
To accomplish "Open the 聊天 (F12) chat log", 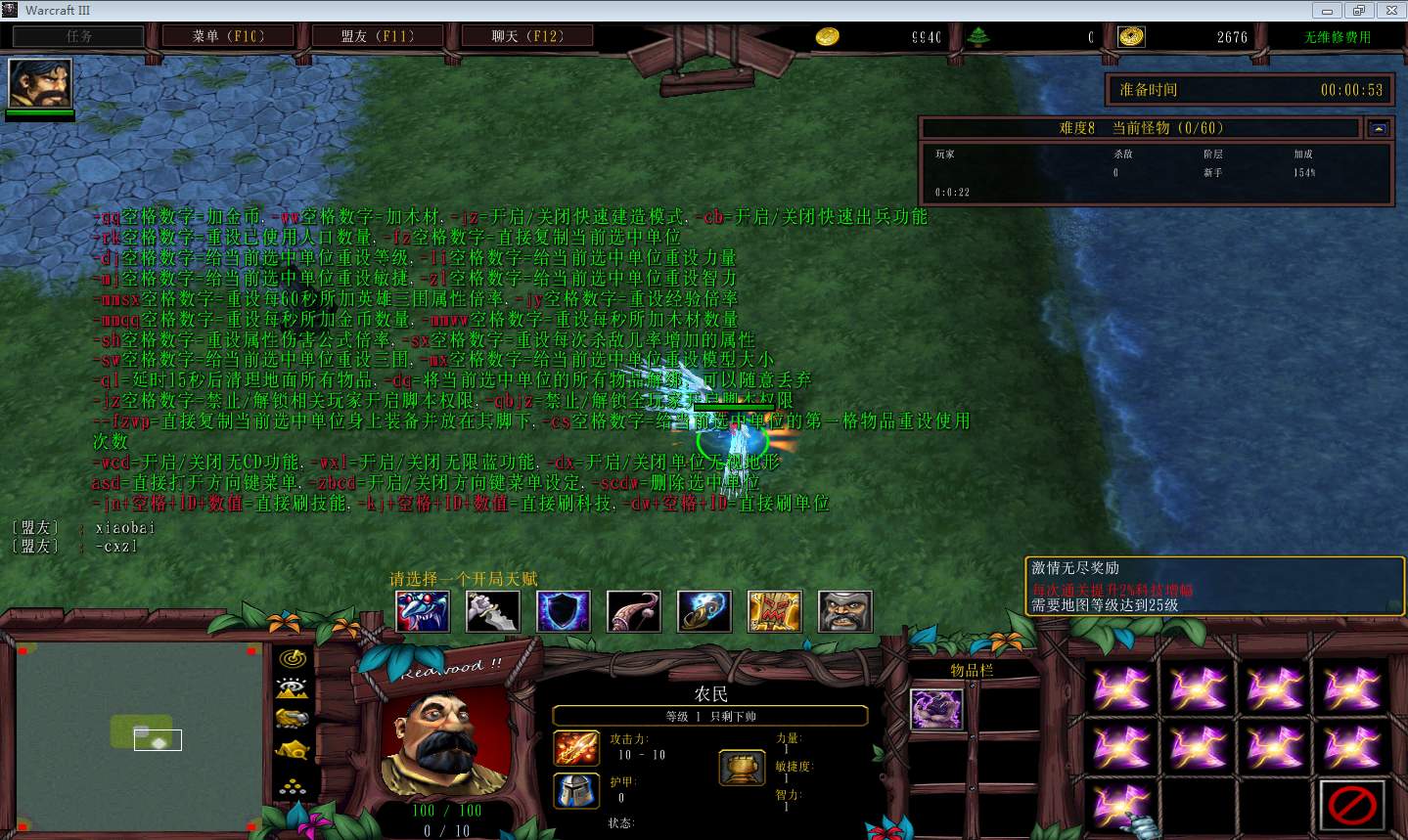I will pos(526,36).
